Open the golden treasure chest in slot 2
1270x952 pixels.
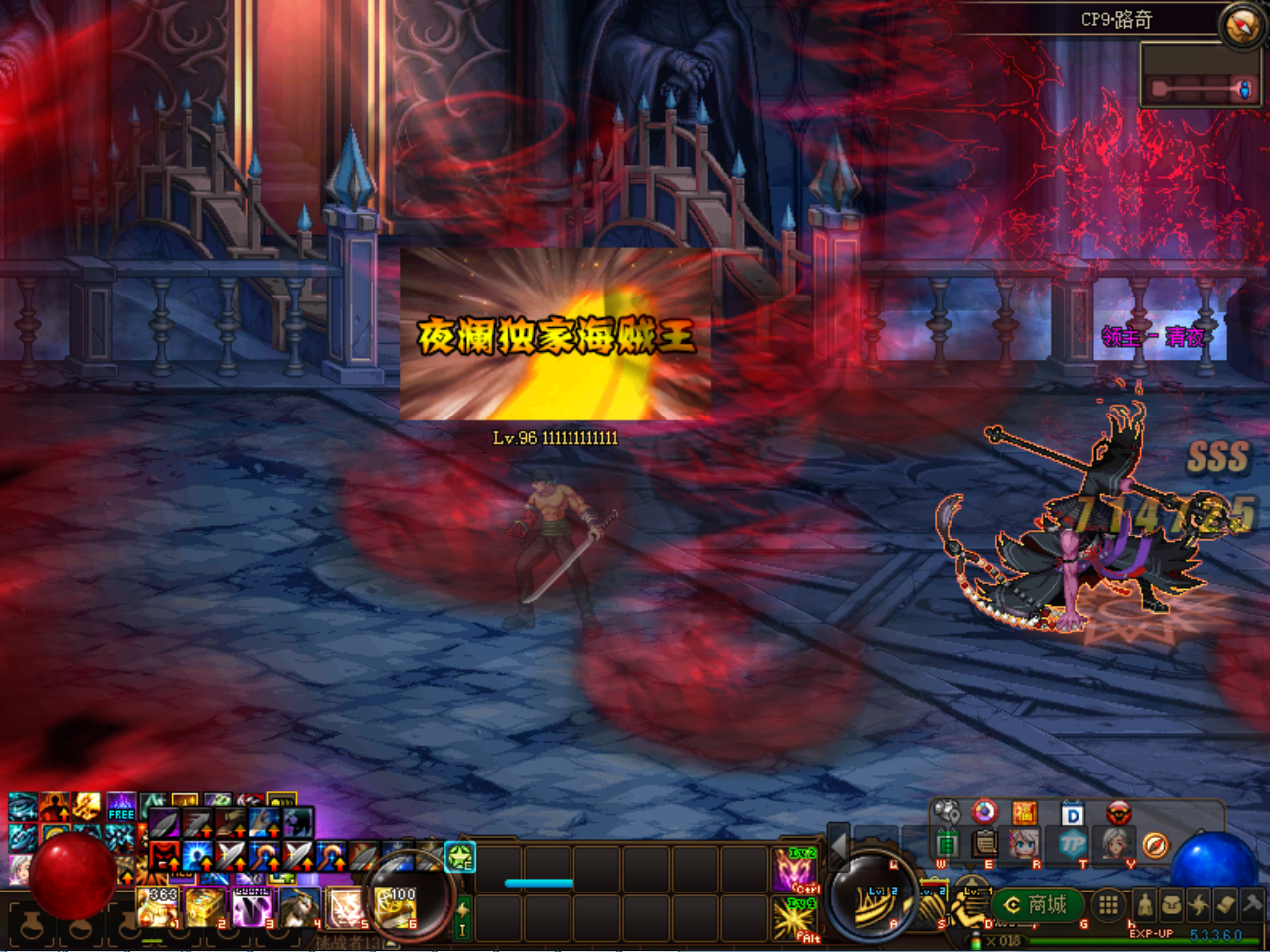pyautogui.click(x=204, y=906)
